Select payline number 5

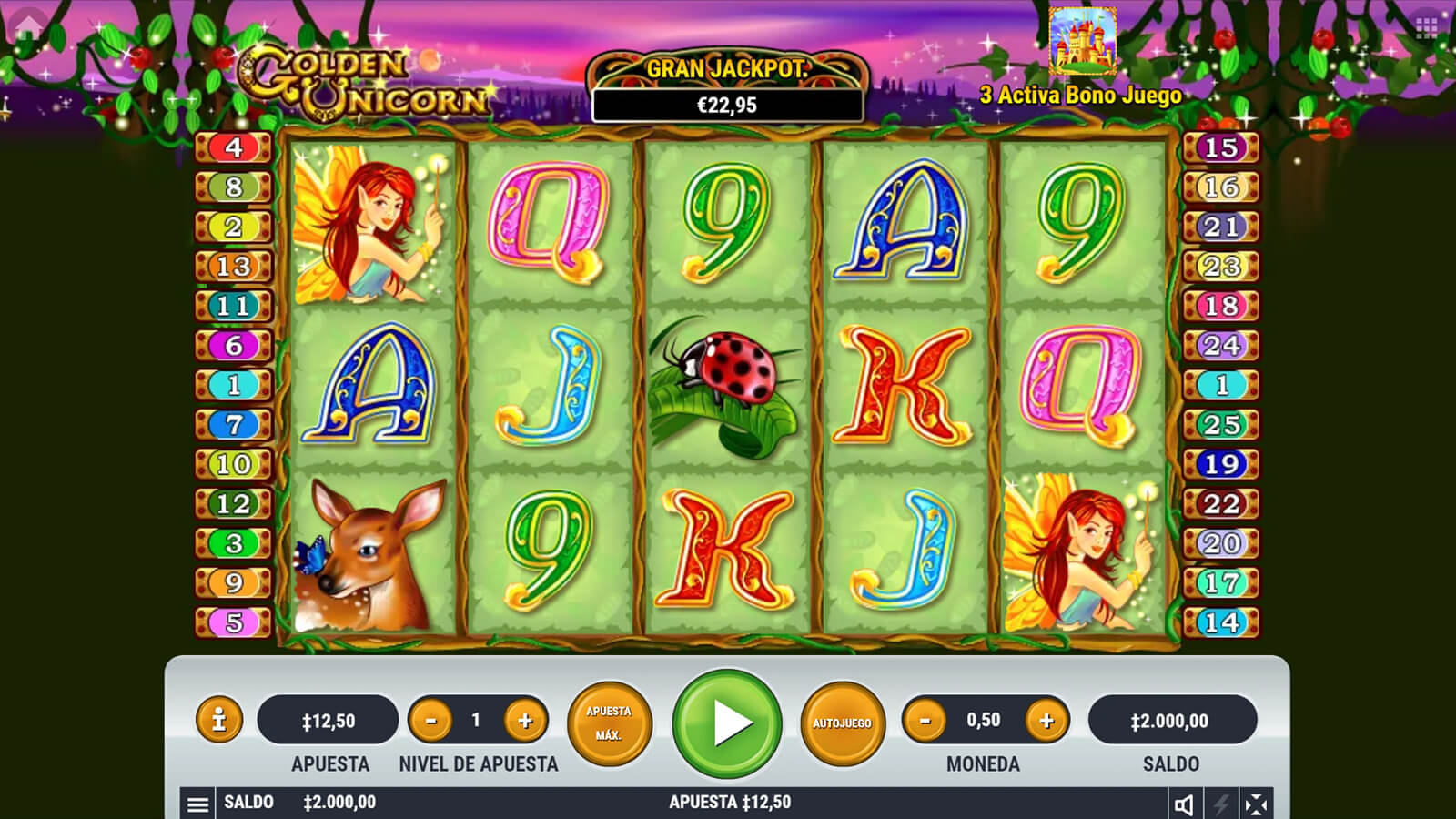pos(234,622)
